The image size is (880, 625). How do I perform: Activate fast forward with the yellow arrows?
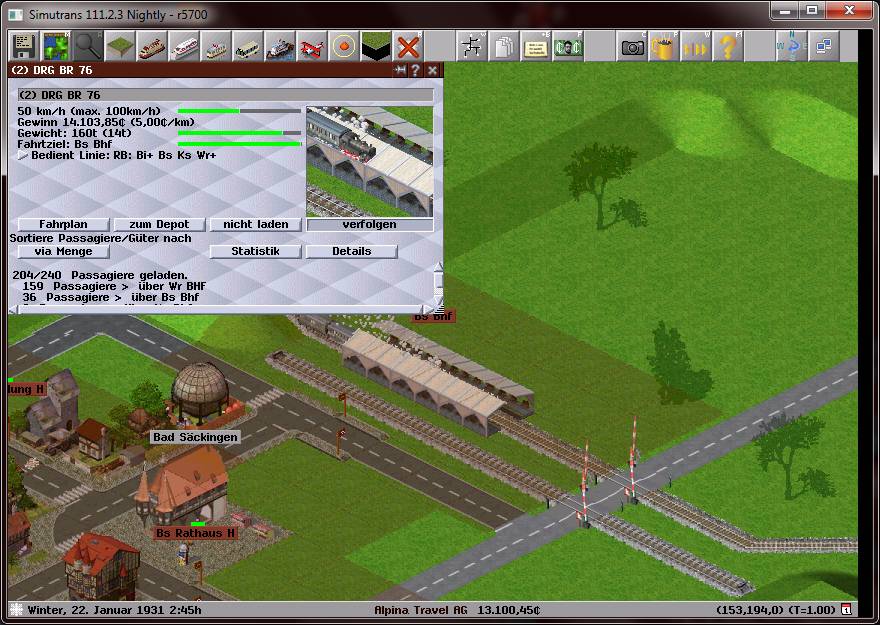point(695,46)
